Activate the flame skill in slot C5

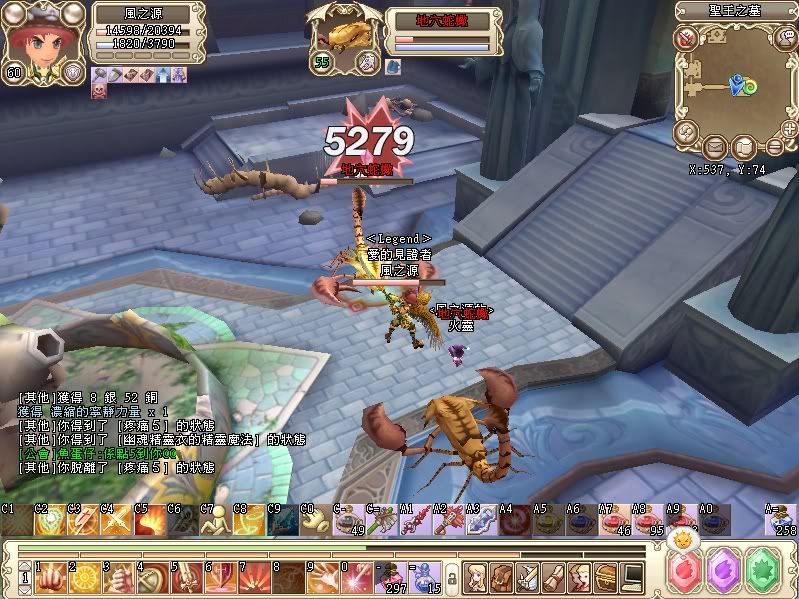point(150,518)
